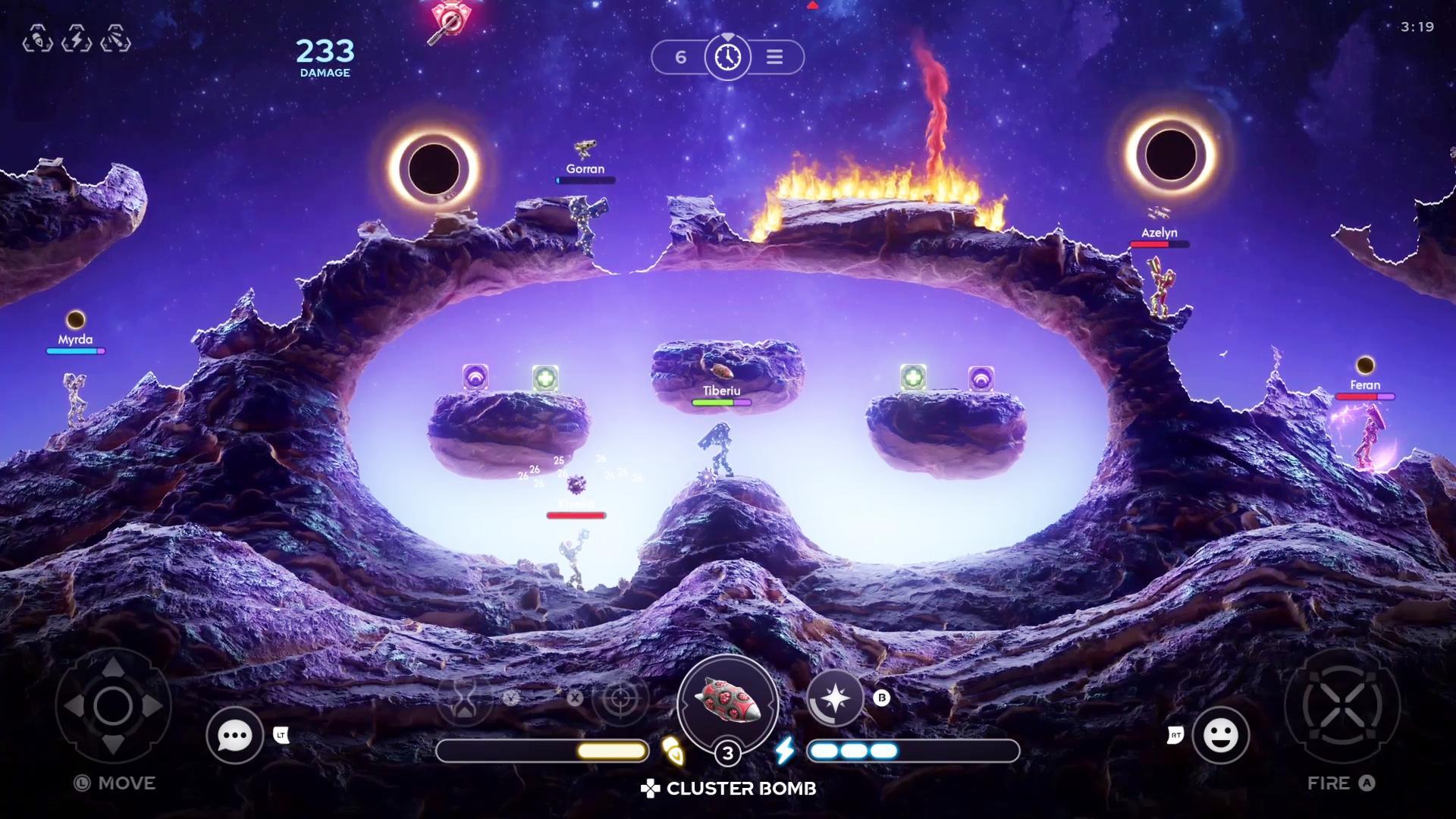Click Tiberiu's green health bar

720,403
